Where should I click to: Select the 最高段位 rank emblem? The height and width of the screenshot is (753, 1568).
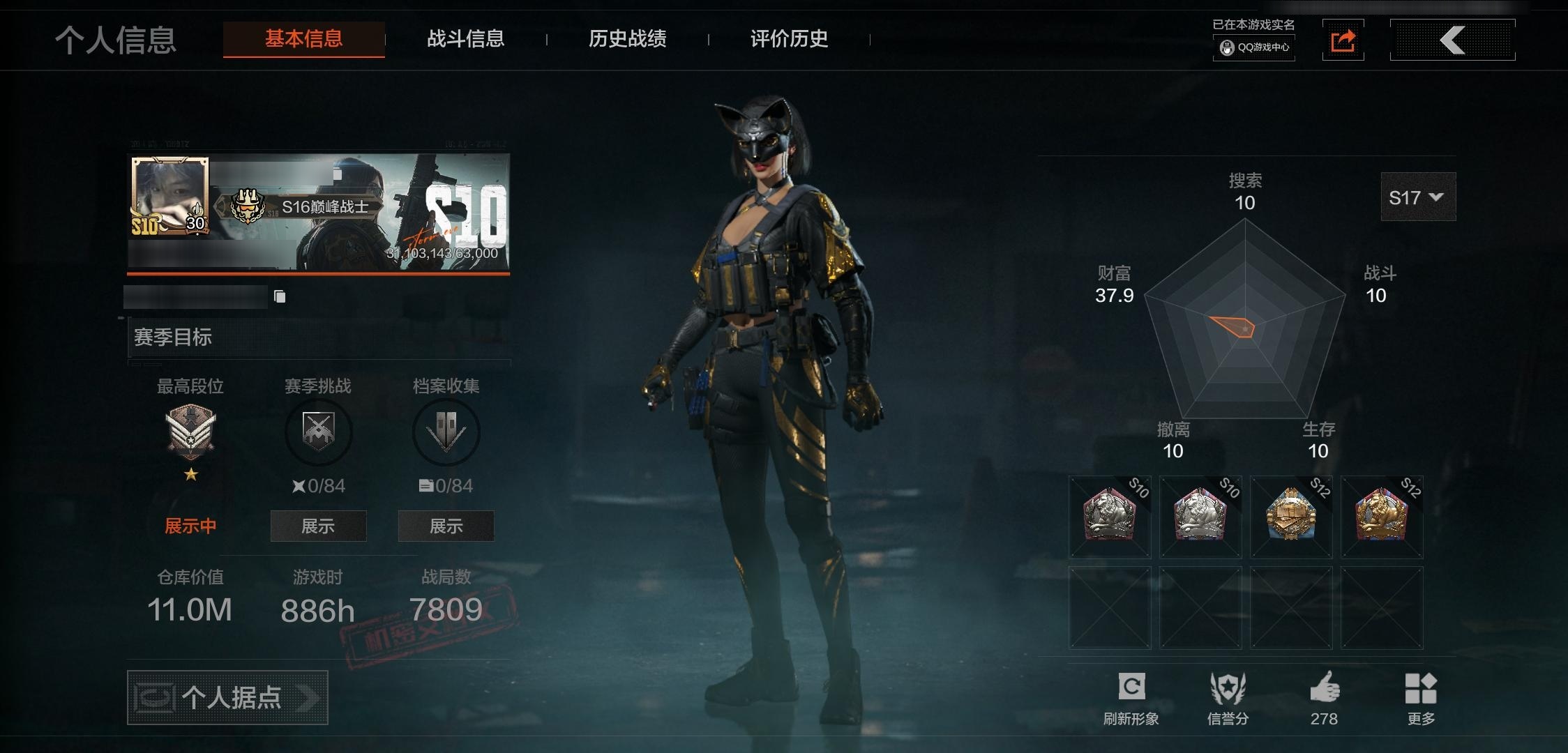[x=190, y=432]
